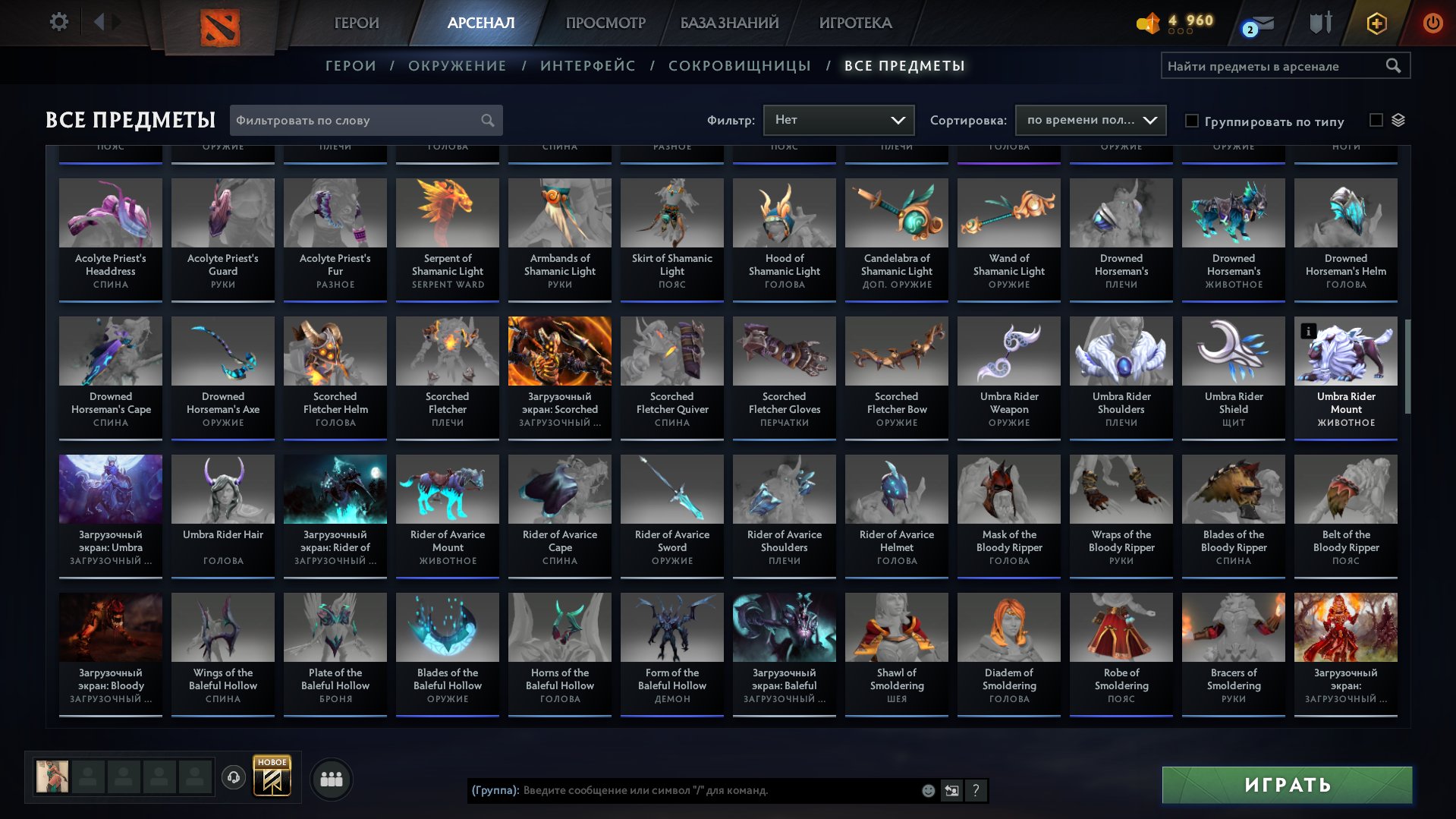Open the friends list people icon
The image size is (1456, 819).
[330, 778]
